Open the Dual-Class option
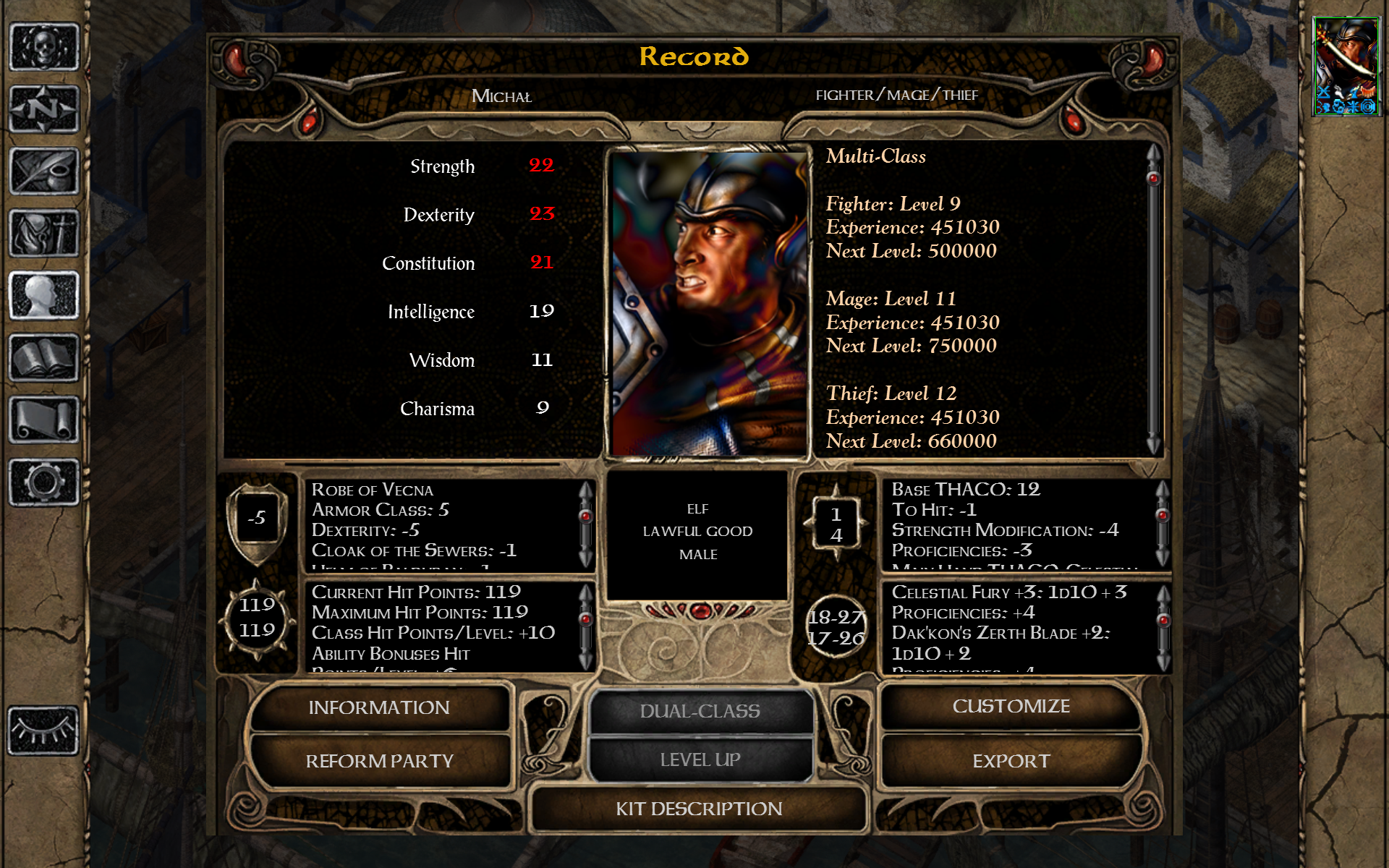1389x868 pixels. click(x=700, y=711)
